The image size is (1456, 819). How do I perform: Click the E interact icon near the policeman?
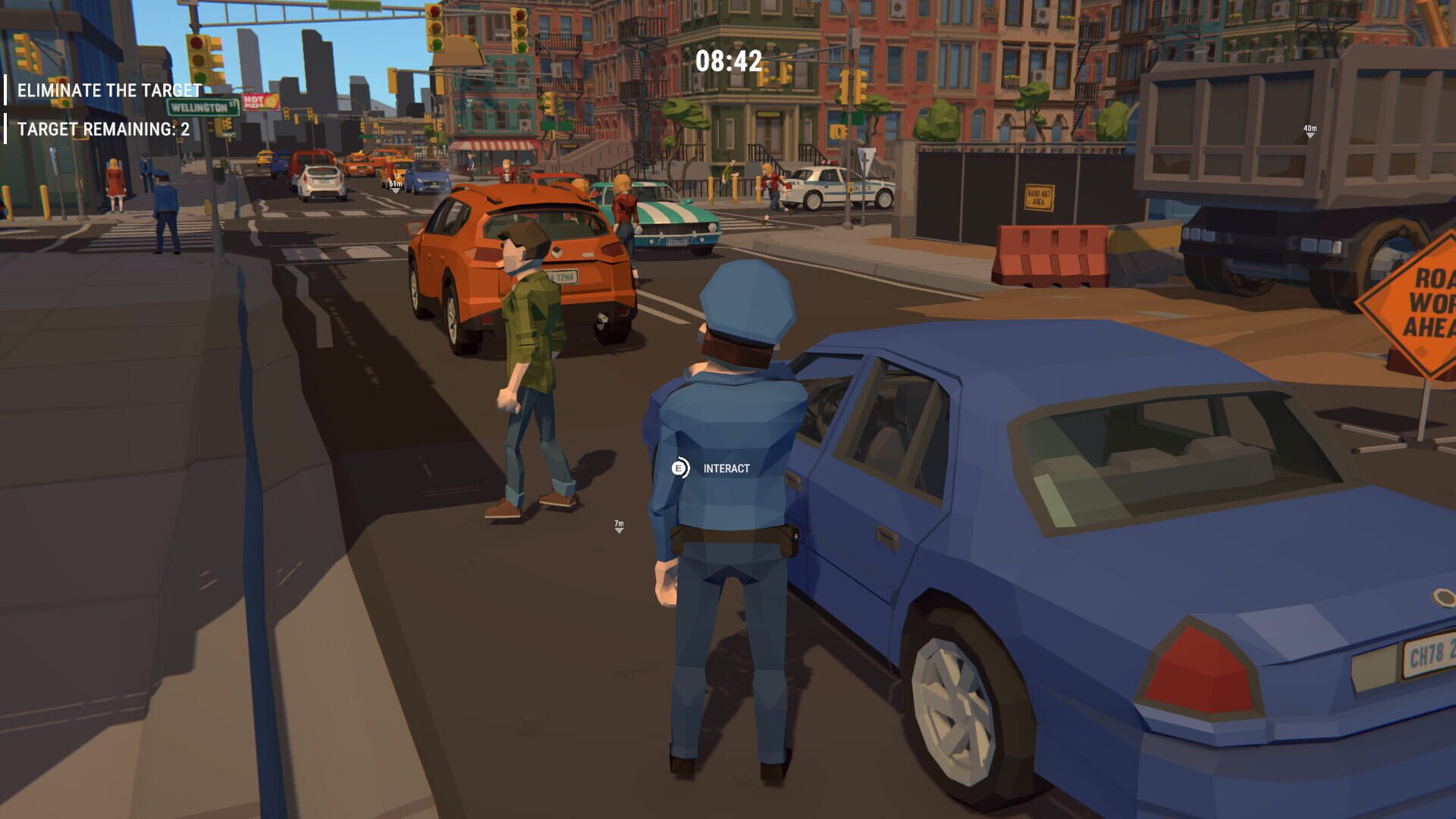click(x=680, y=468)
